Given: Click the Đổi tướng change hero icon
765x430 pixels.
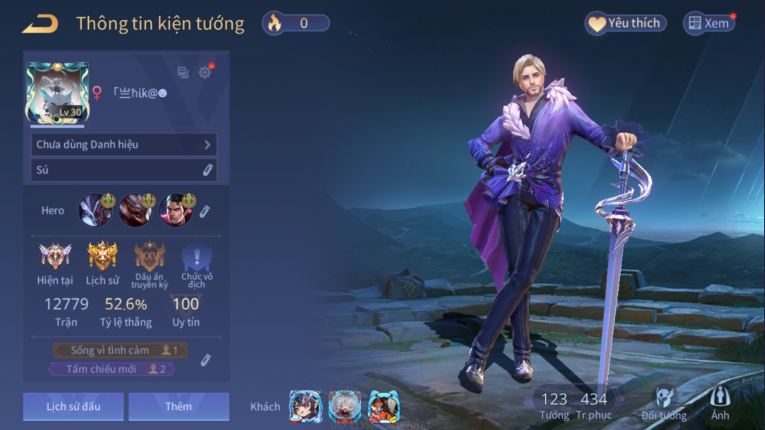Looking at the screenshot, I should [x=664, y=404].
